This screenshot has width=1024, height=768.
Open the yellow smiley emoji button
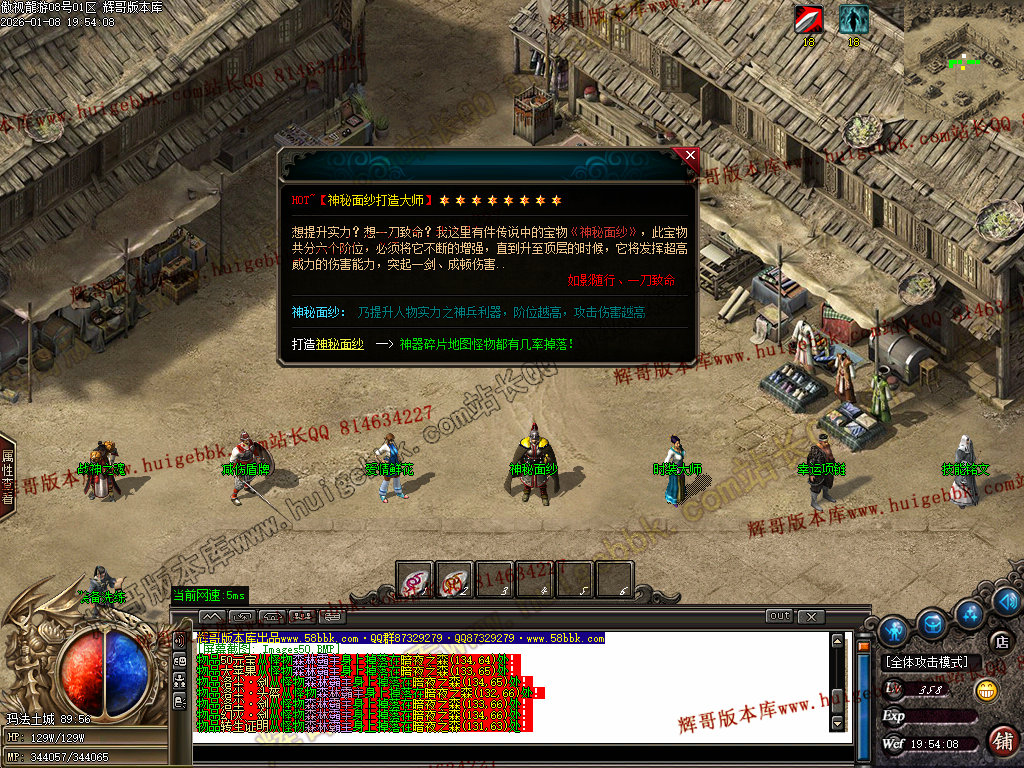coord(986,689)
